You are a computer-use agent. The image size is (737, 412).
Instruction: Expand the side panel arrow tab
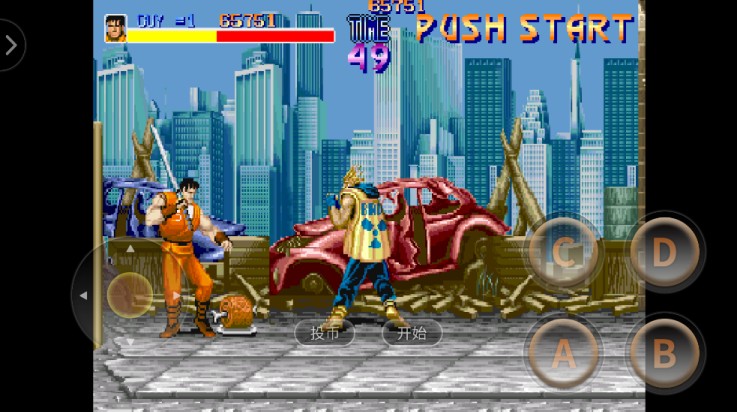(10, 45)
